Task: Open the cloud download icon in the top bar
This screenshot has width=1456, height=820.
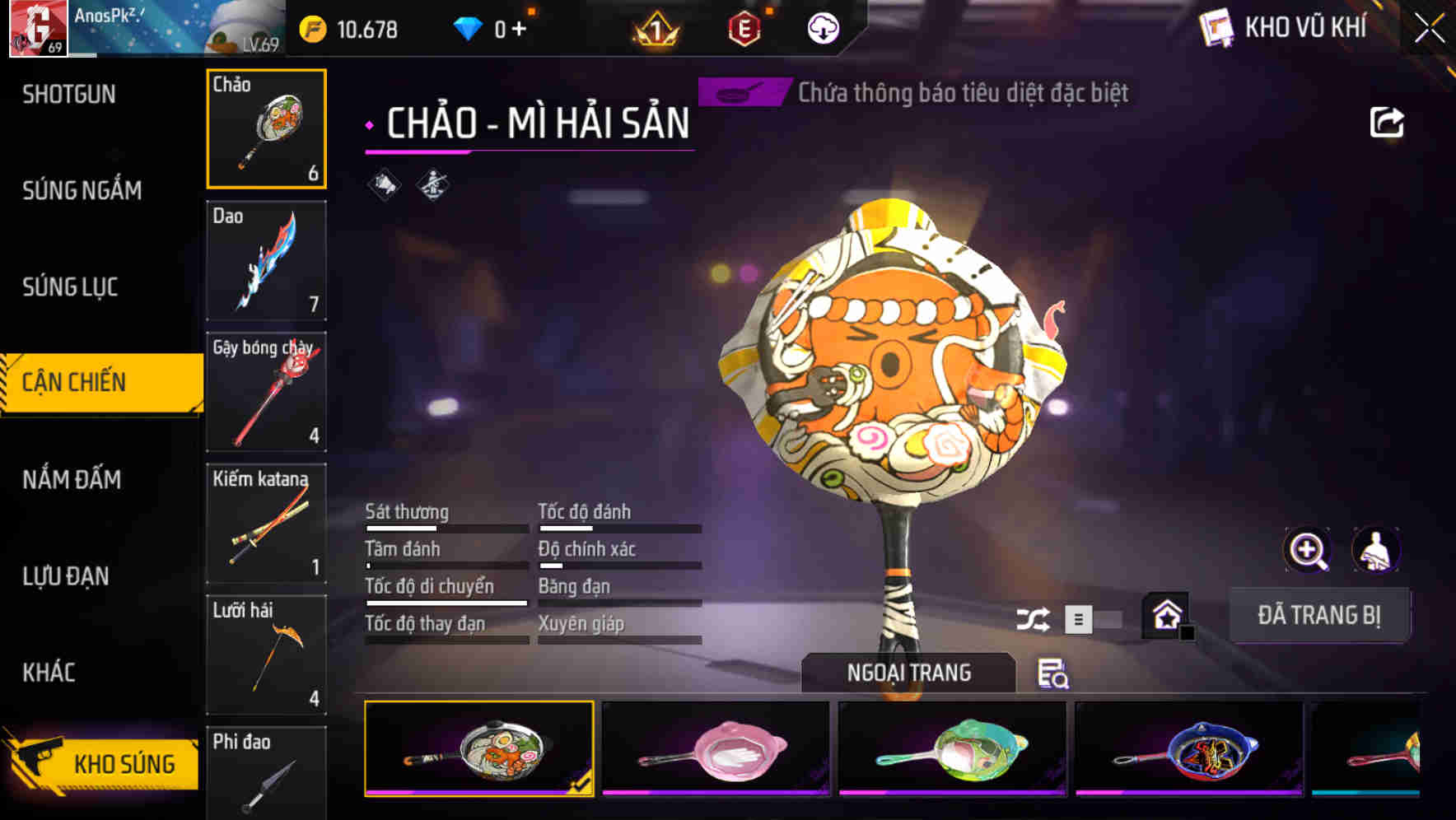Action: point(821,30)
